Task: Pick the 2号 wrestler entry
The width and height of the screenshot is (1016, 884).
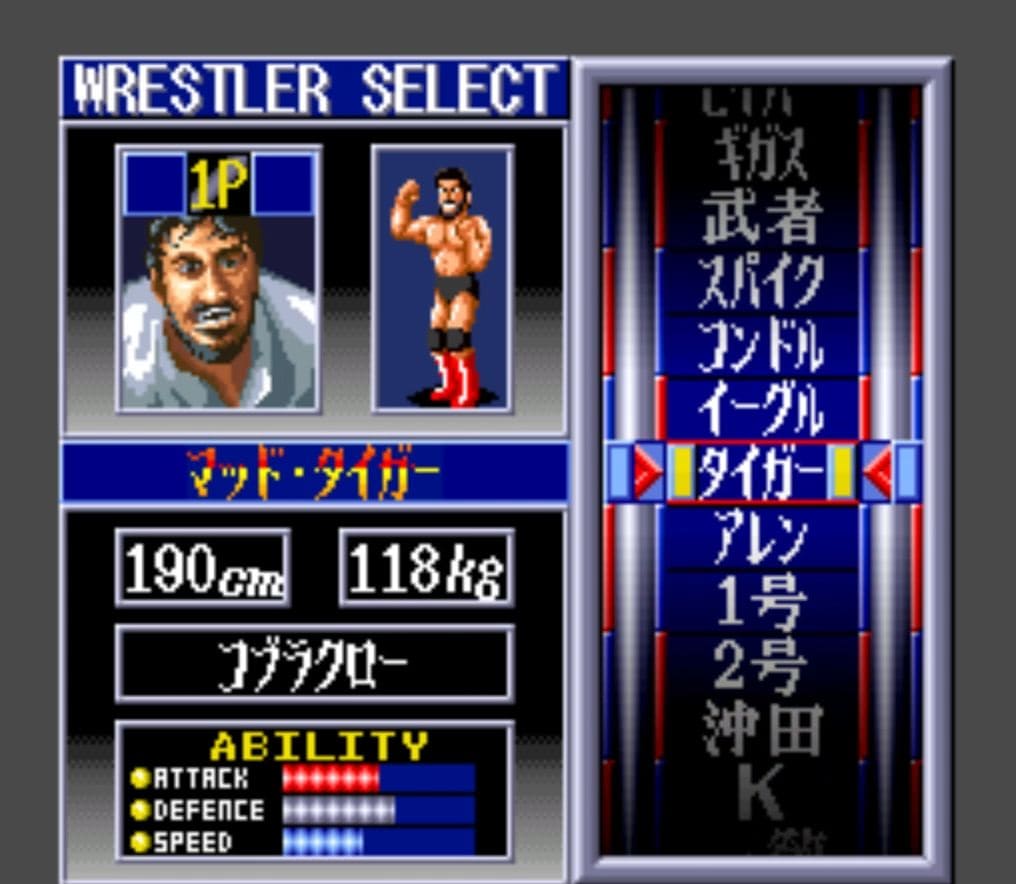Action: click(x=762, y=665)
